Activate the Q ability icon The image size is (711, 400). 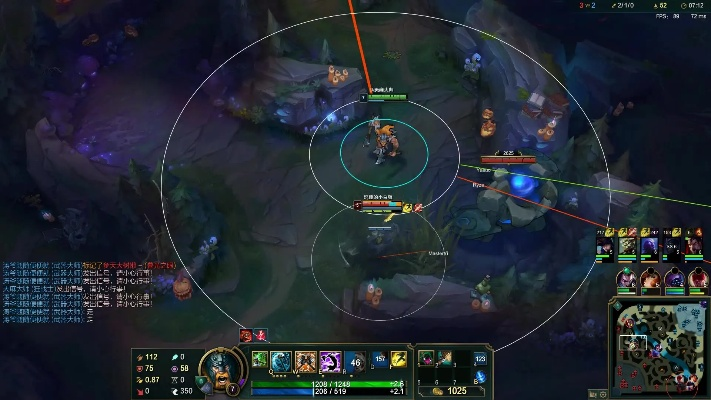click(x=281, y=360)
